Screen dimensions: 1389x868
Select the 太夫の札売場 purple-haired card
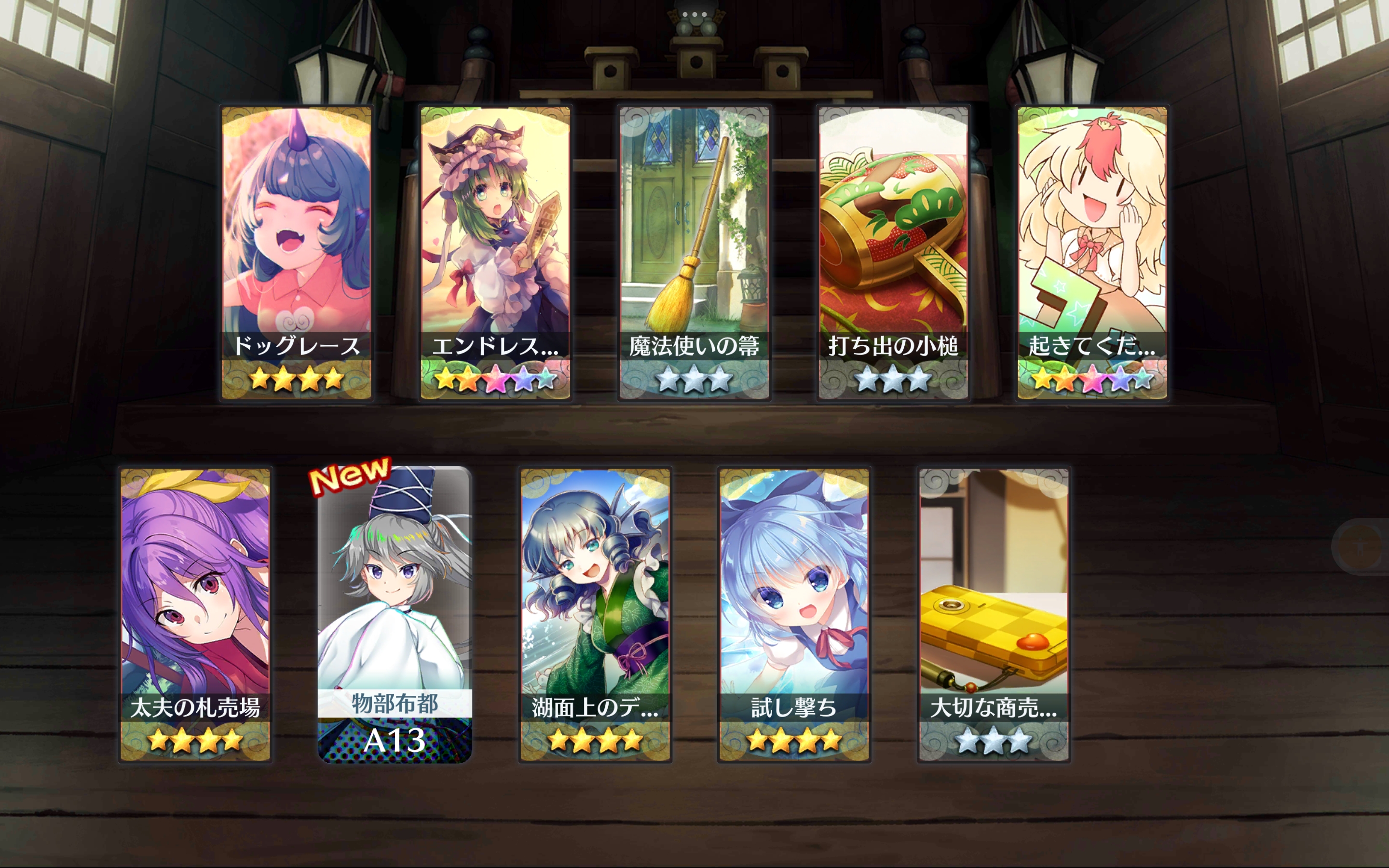[x=195, y=614]
